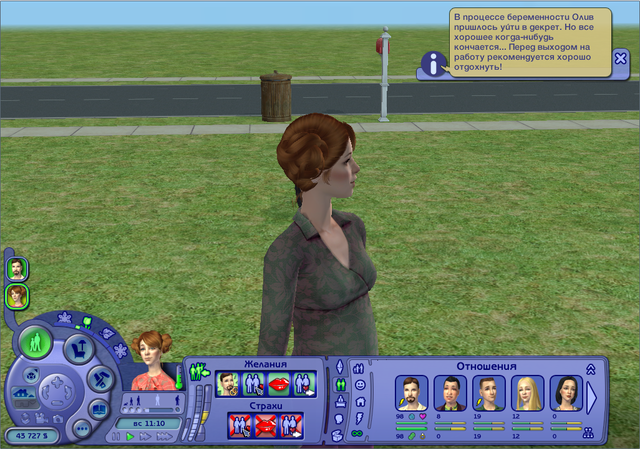Select the bearded man's household portrait
Image resolution: width=640 pixels, height=449 pixels.
click(17, 269)
